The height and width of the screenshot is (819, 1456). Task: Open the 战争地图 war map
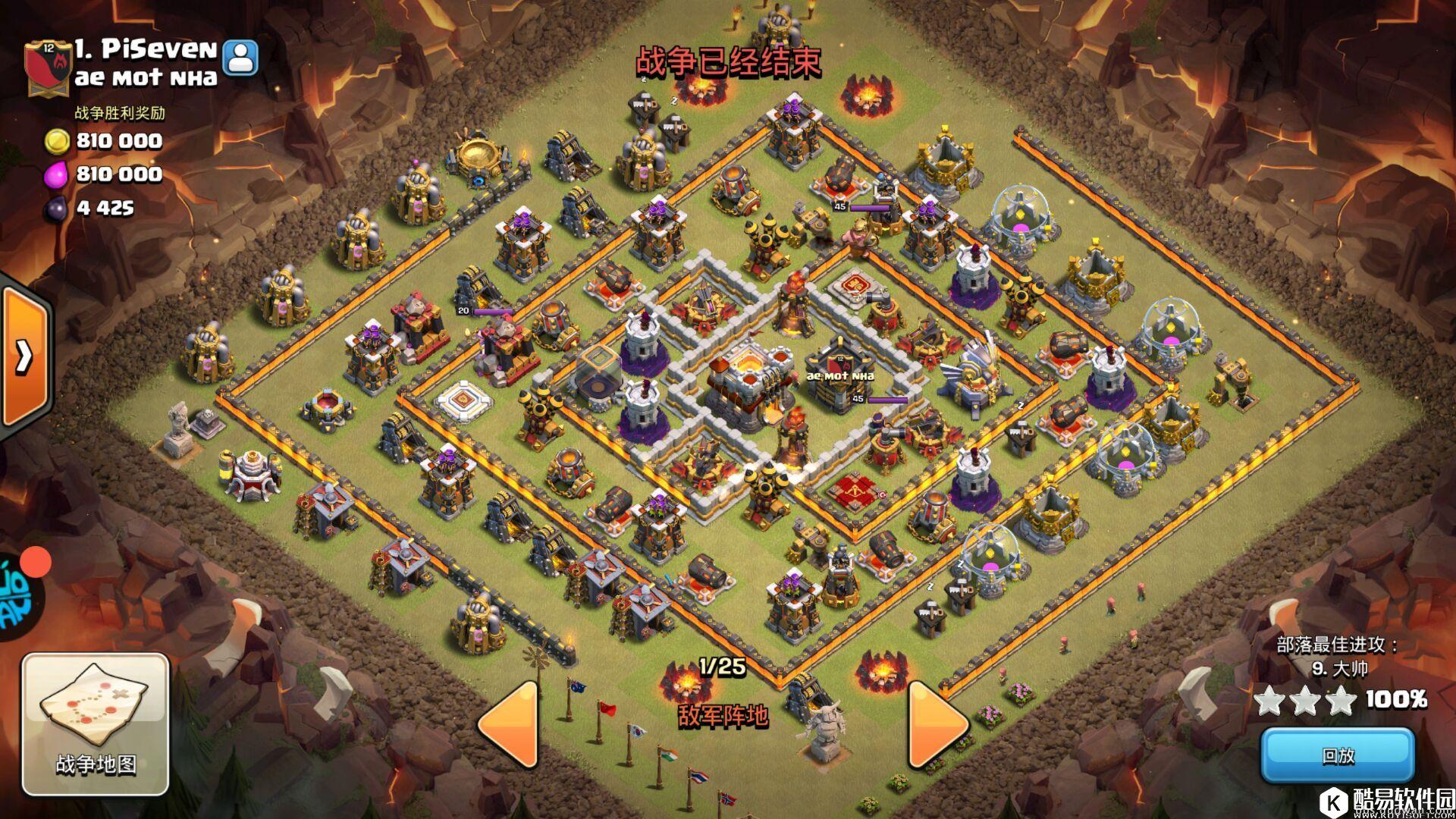click(96, 723)
